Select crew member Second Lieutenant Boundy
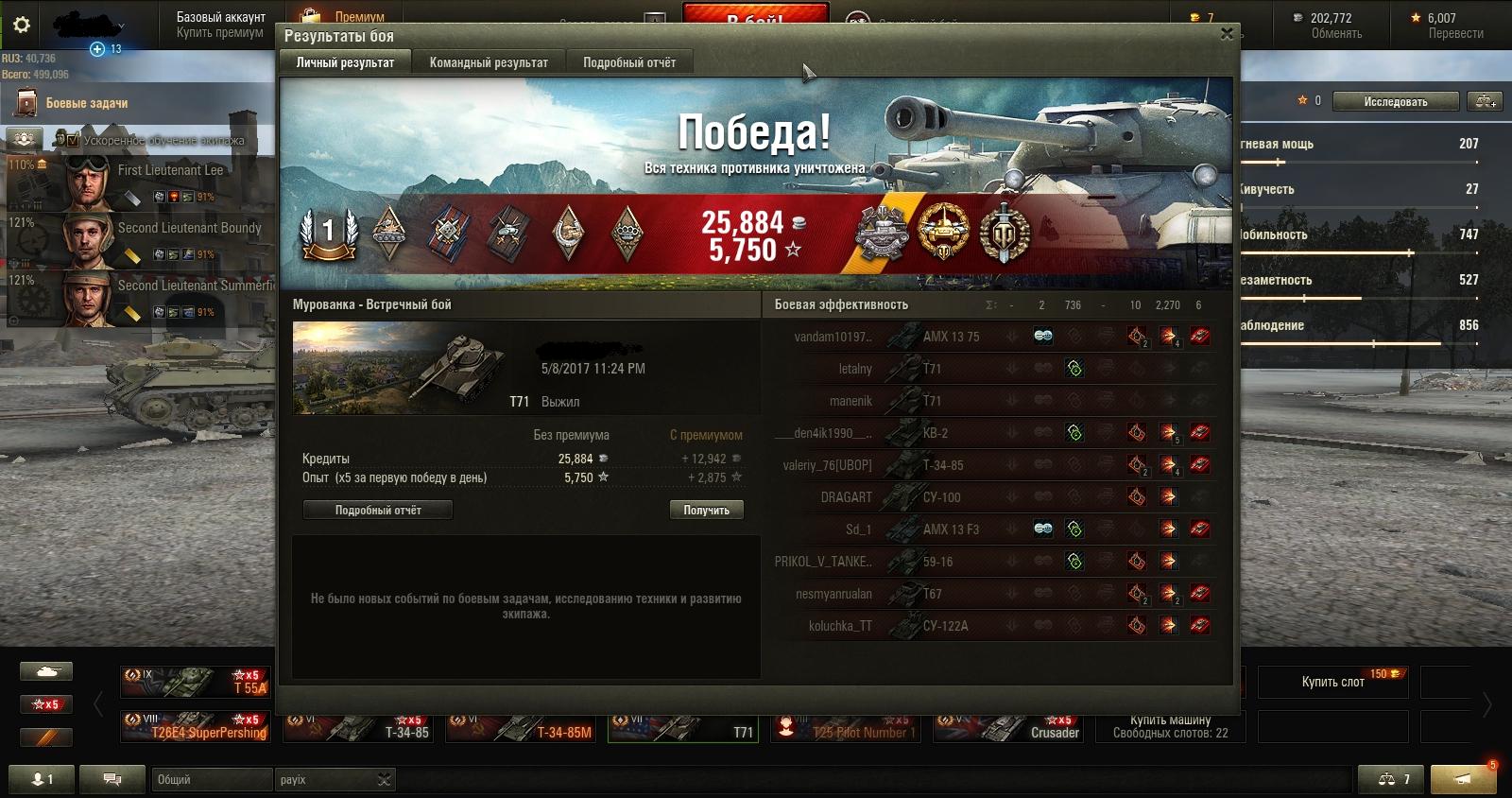 coord(189,228)
